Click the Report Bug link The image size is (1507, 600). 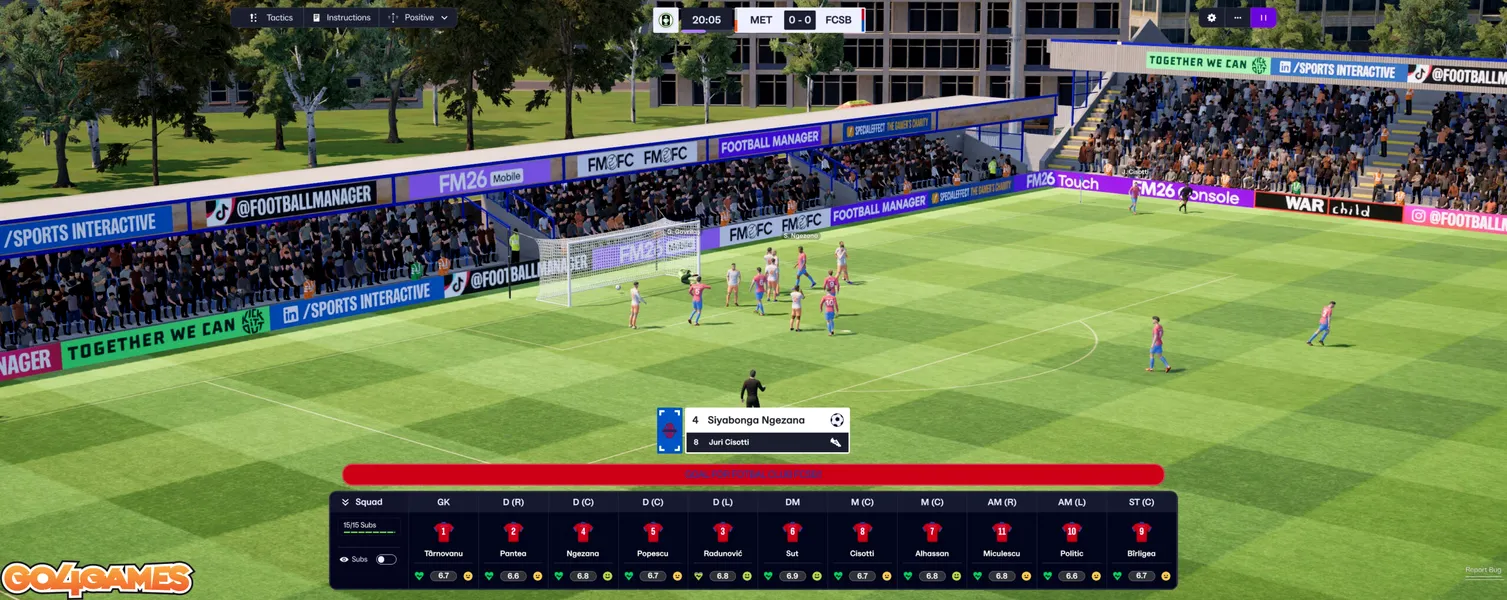pyautogui.click(x=1482, y=570)
